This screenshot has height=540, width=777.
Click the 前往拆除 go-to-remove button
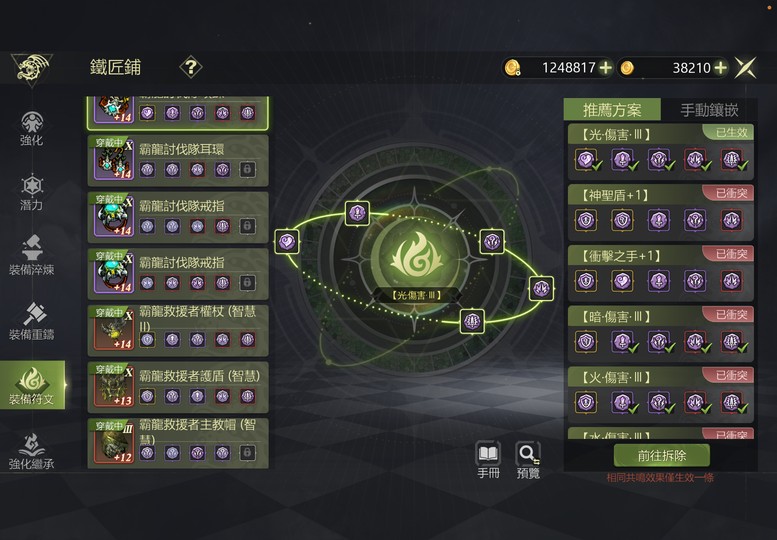coord(661,455)
